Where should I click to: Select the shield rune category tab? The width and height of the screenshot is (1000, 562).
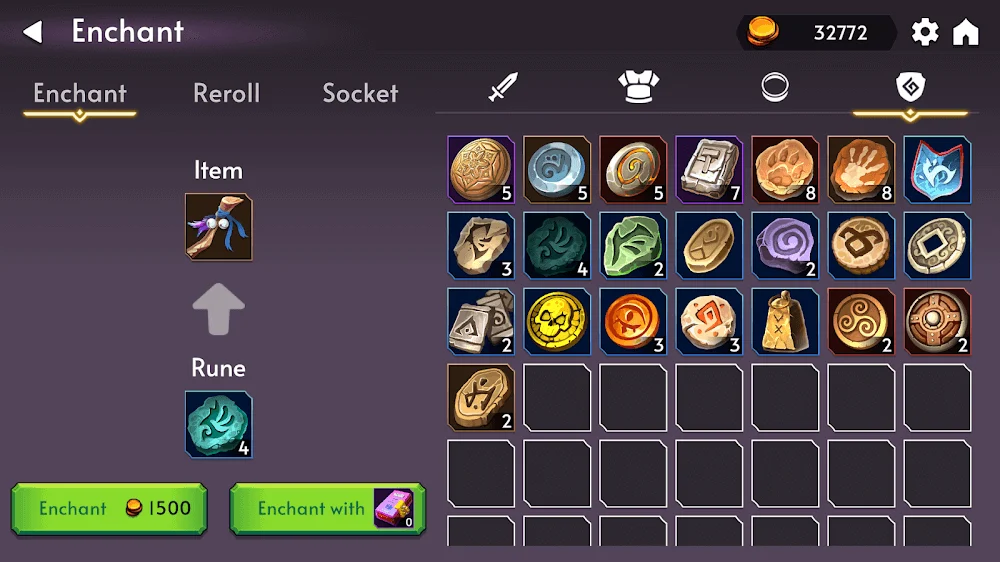click(910, 88)
